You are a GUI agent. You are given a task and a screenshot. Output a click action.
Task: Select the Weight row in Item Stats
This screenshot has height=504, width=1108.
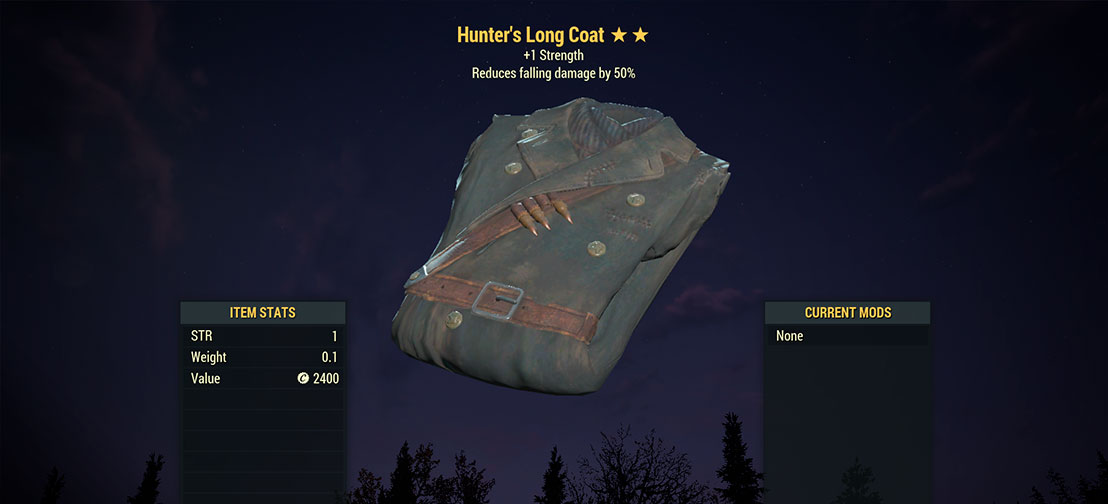[263, 357]
